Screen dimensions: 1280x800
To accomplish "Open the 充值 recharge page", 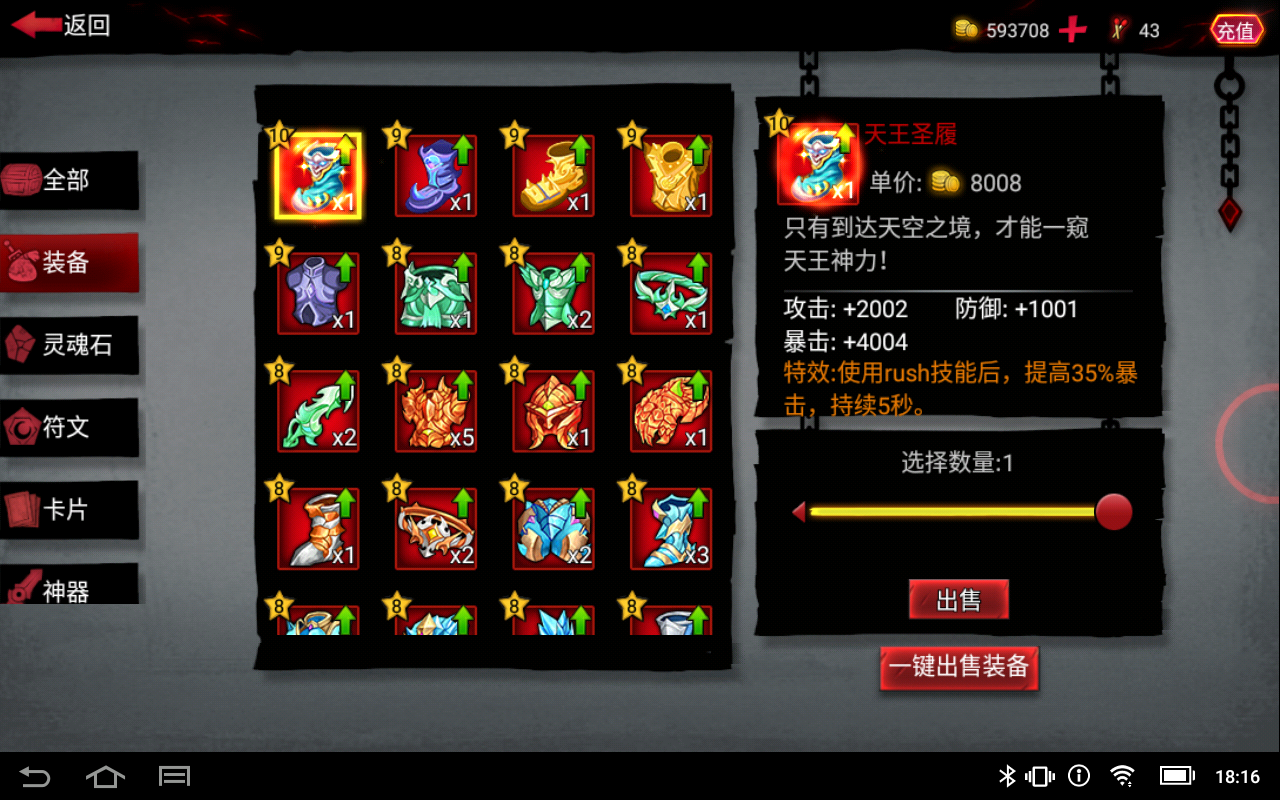I will 1236,30.
